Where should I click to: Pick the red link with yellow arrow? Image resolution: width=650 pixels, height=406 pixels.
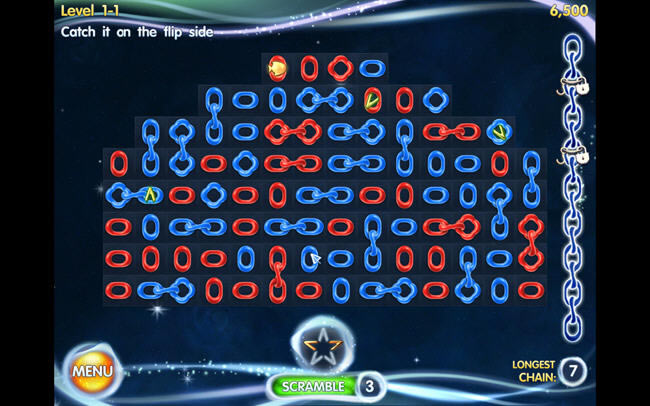click(x=373, y=99)
